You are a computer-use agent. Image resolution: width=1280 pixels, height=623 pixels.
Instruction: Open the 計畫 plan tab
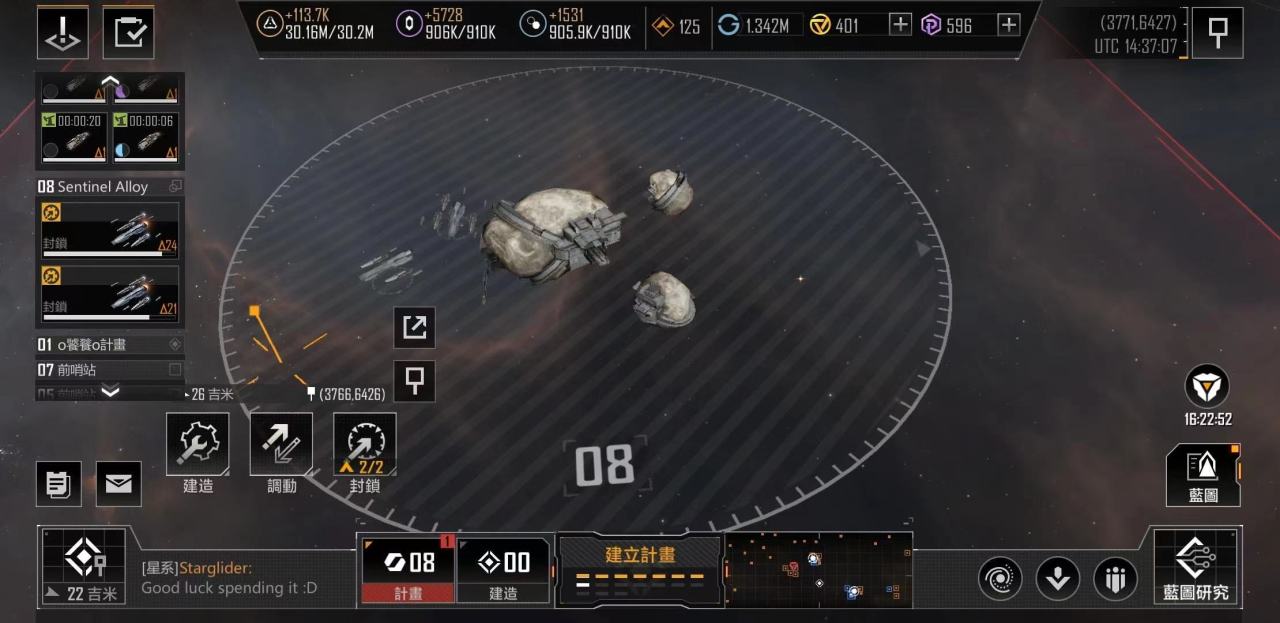coord(407,569)
